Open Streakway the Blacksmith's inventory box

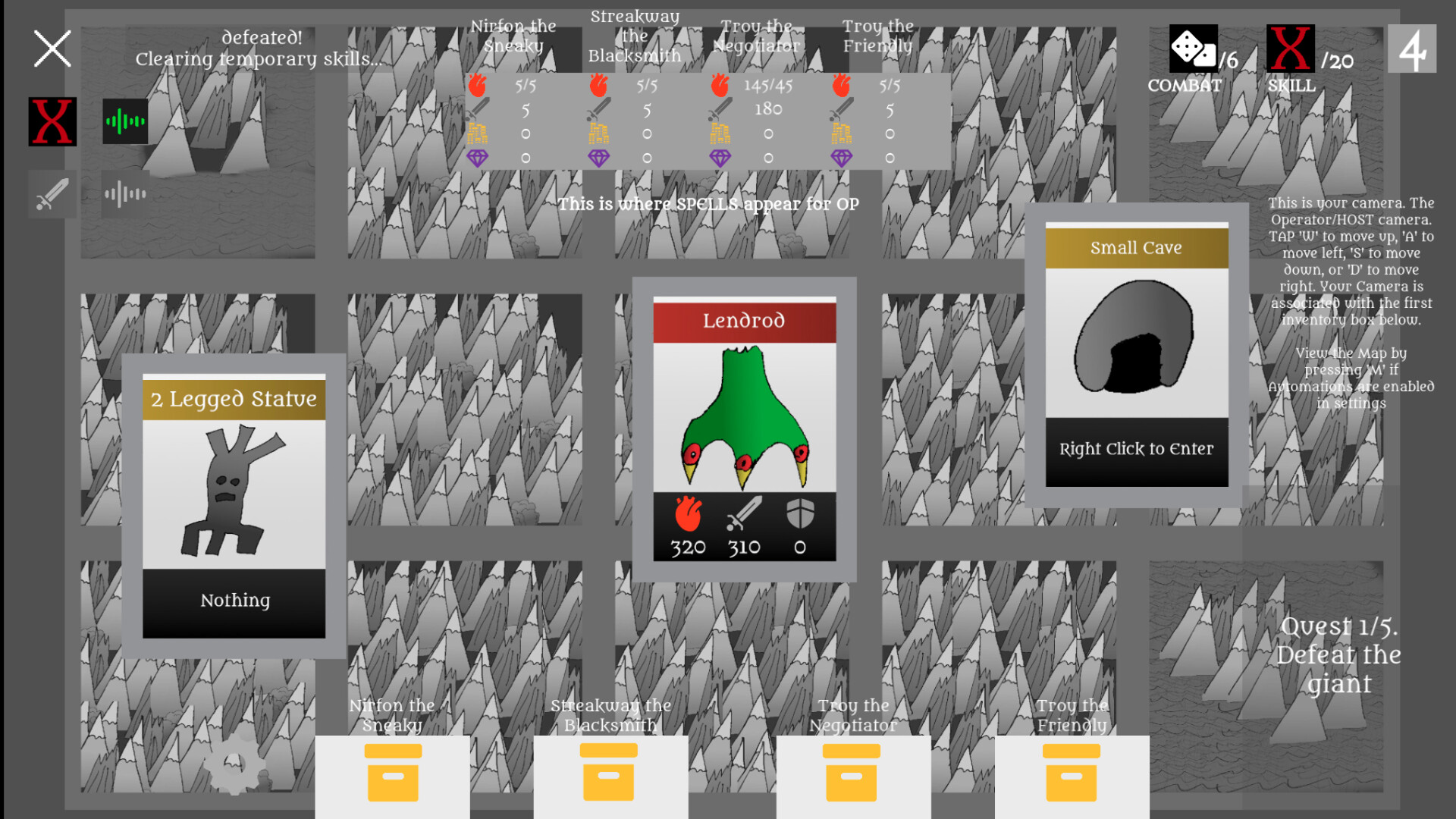(x=610, y=774)
